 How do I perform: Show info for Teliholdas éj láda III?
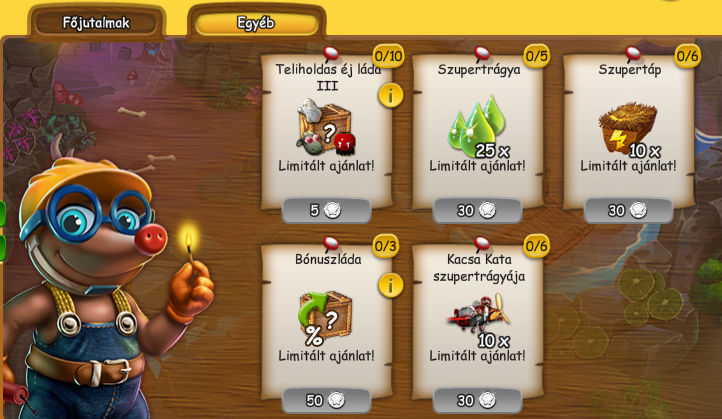pyautogui.click(x=390, y=95)
